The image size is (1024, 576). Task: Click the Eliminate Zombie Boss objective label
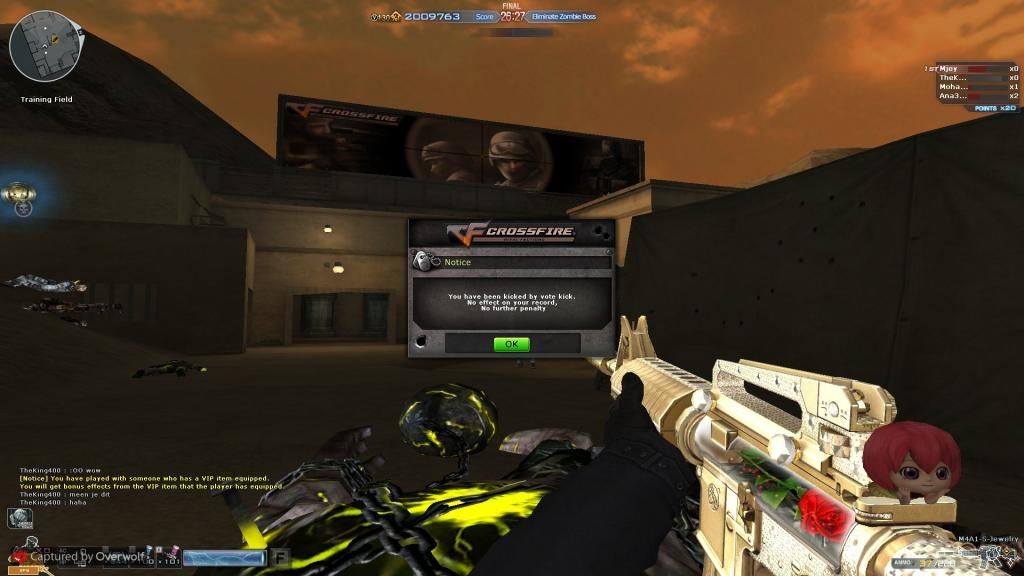click(x=565, y=17)
